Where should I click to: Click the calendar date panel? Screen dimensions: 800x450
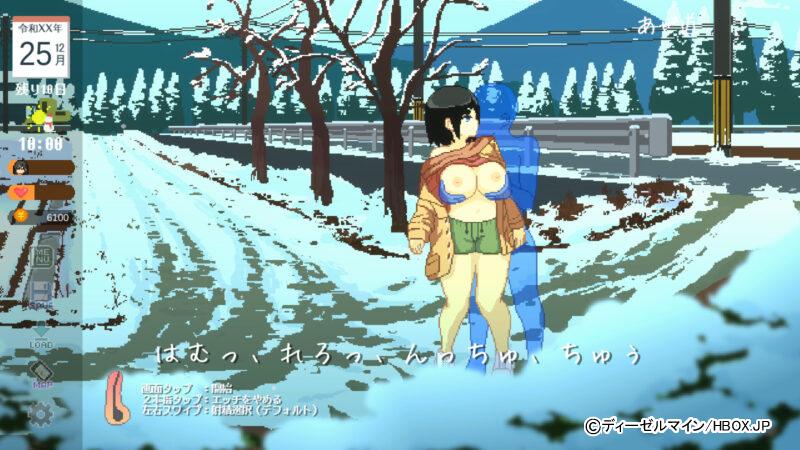(x=41, y=46)
